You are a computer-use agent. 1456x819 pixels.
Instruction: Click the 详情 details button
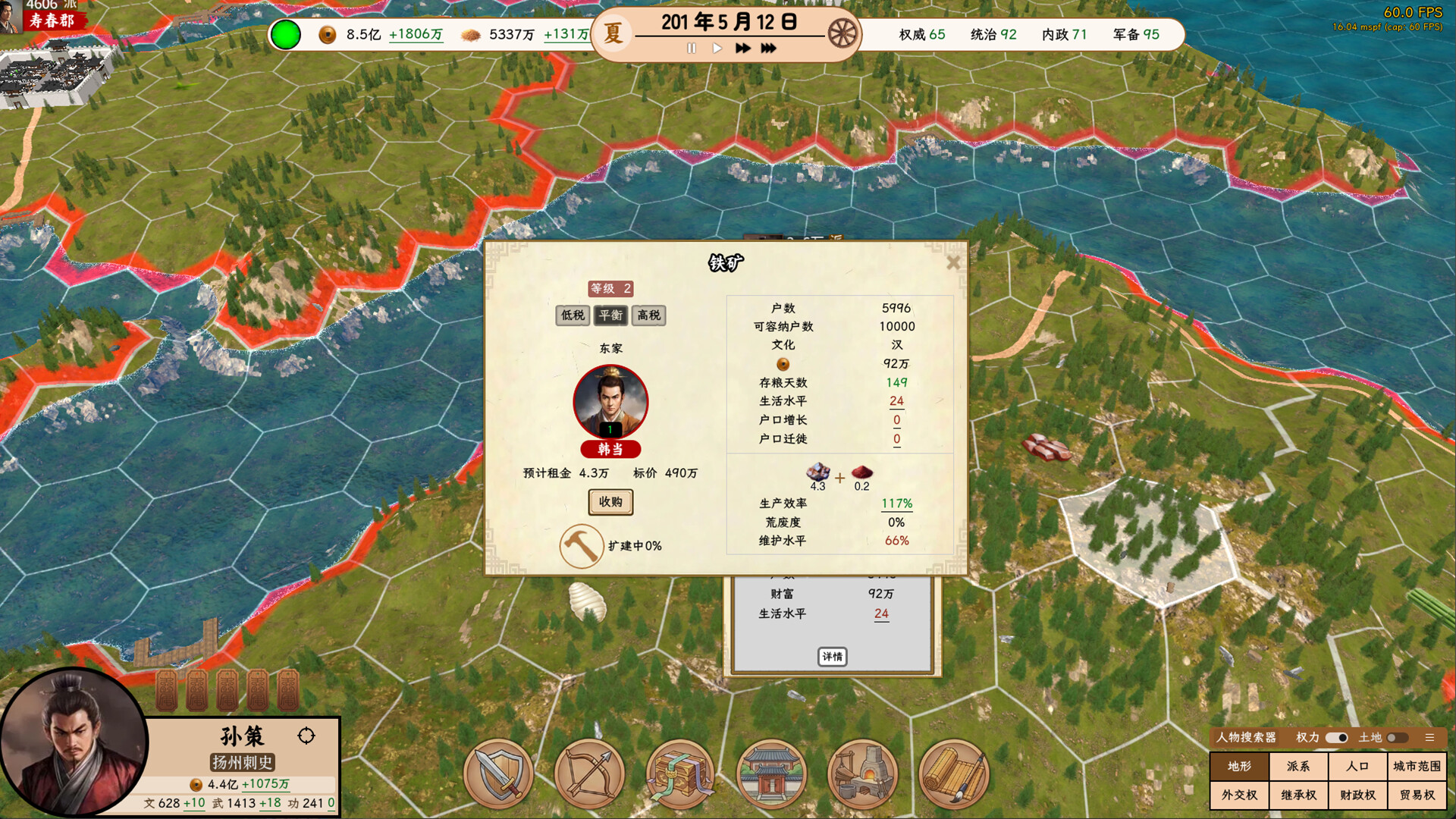pyautogui.click(x=833, y=657)
